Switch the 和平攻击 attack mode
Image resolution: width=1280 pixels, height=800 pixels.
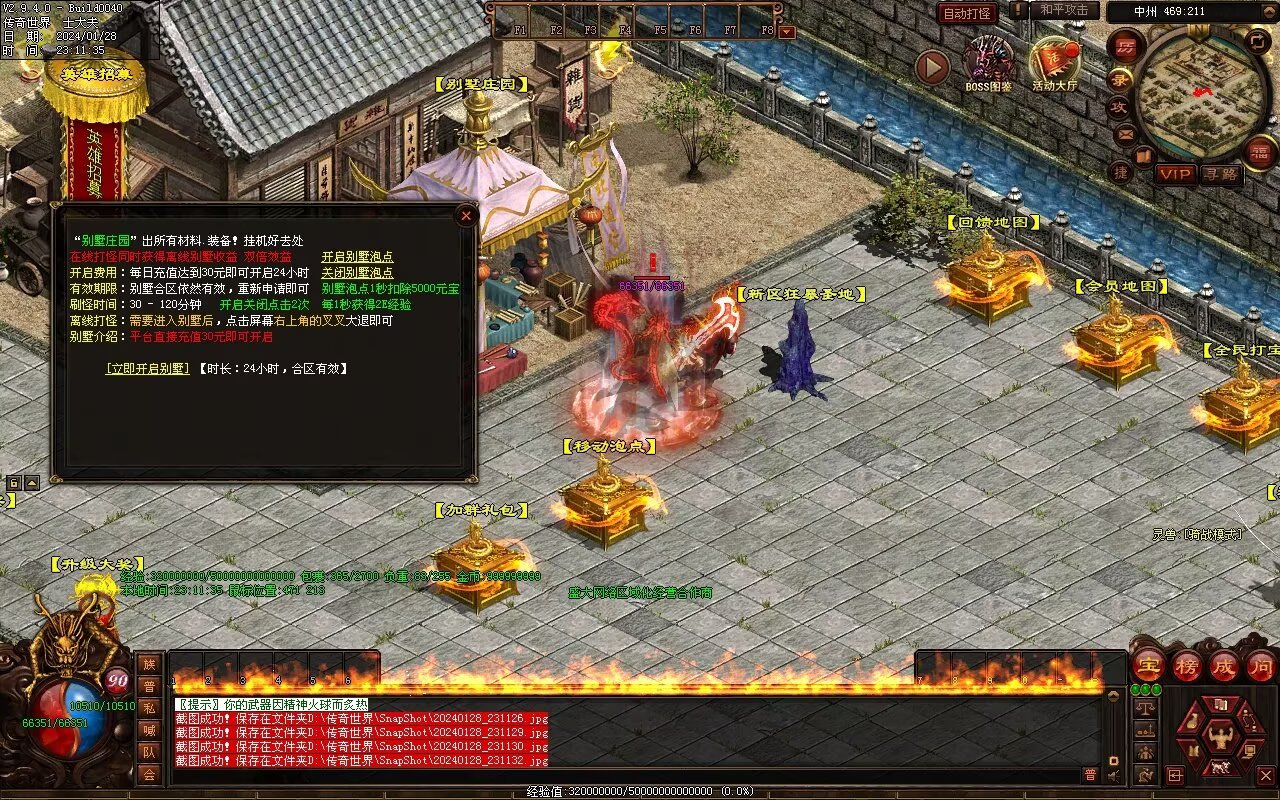point(1064,10)
